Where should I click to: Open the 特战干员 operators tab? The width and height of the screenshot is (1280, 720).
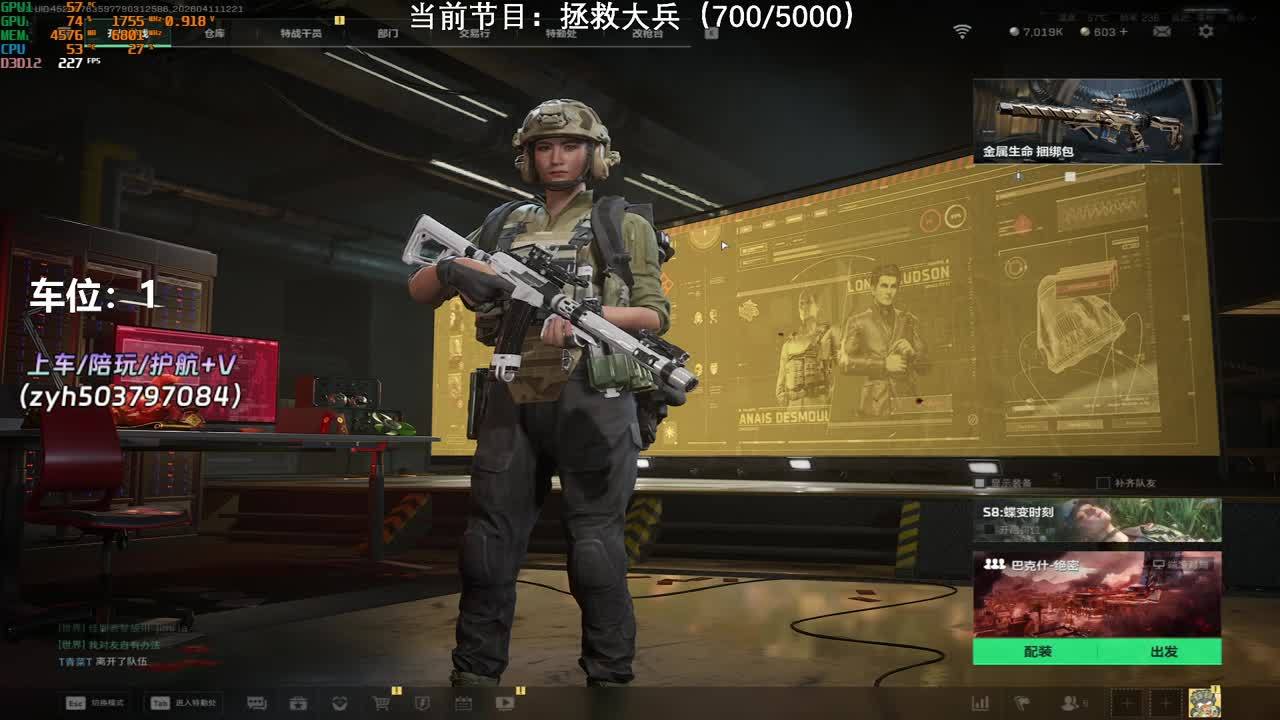(x=301, y=33)
